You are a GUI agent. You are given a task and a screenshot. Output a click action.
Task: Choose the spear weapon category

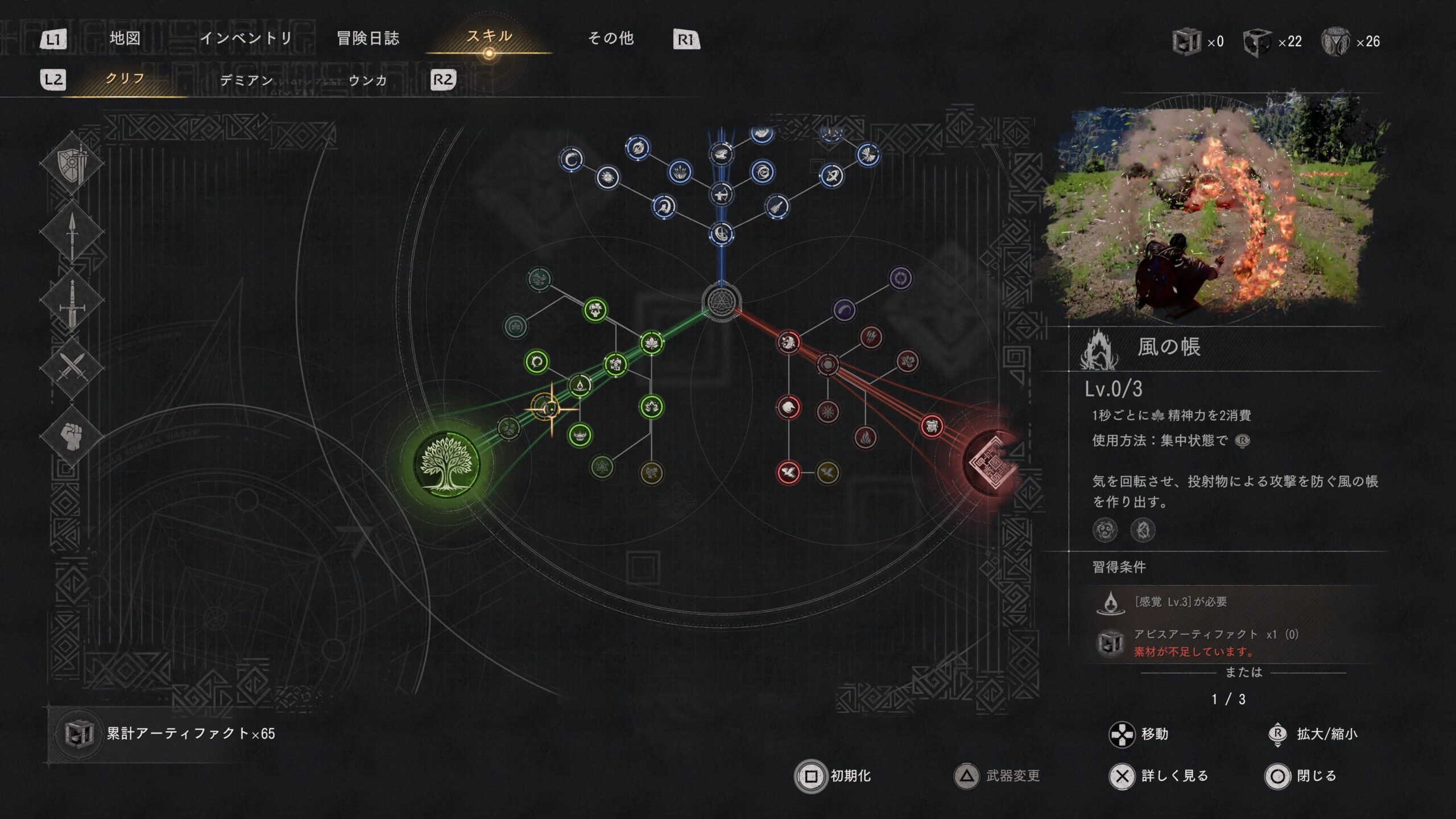72,232
